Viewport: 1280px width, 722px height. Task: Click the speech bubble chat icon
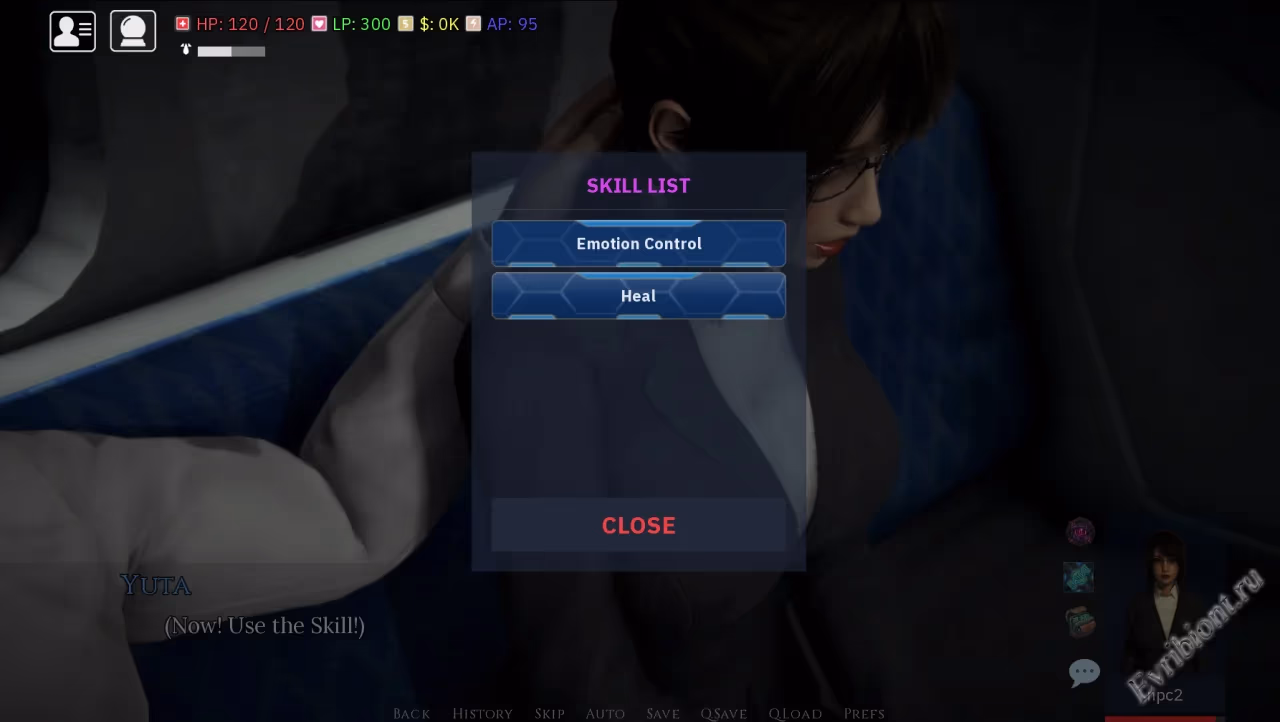point(1084,672)
